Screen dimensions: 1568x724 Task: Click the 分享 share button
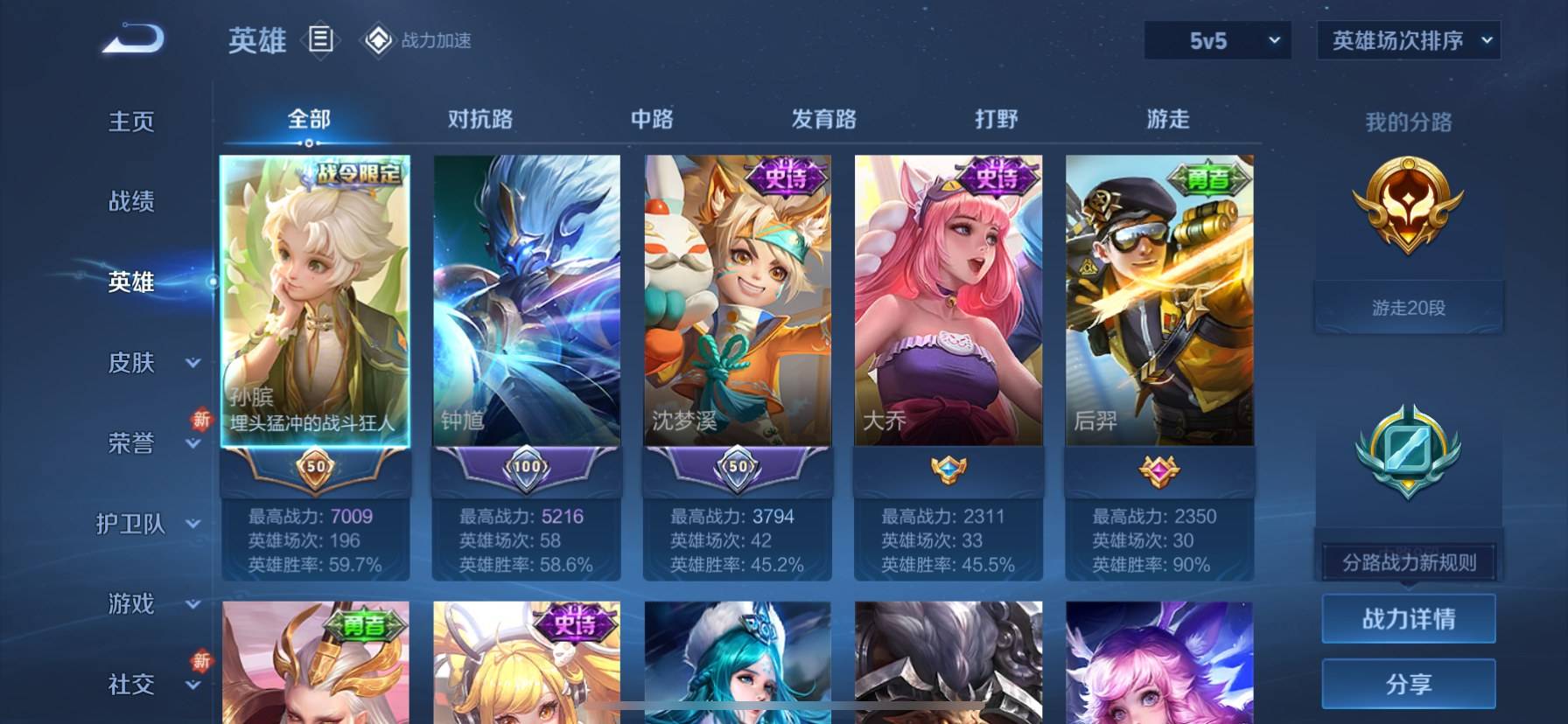[1408, 684]
